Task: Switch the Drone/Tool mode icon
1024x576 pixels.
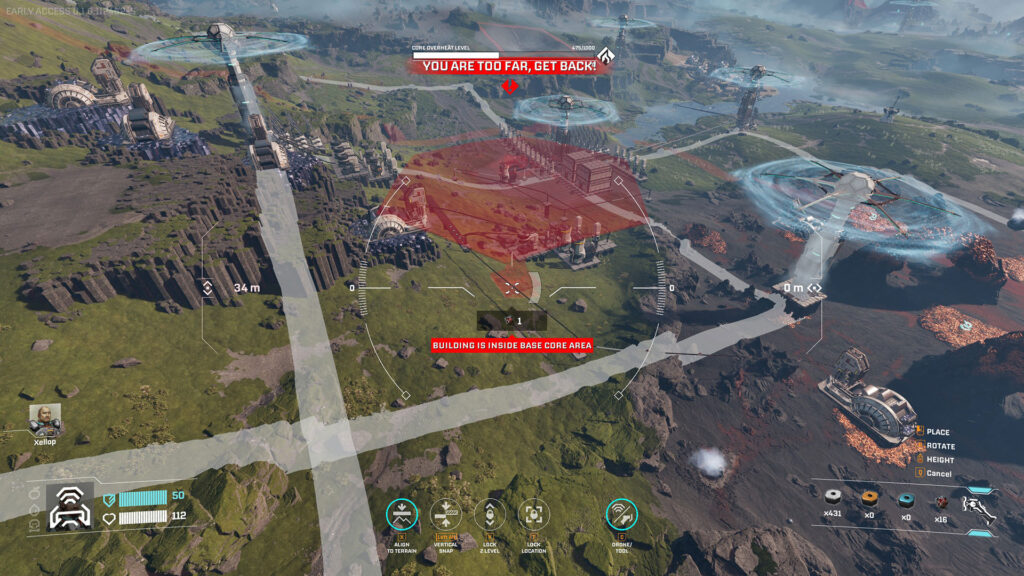Action: [x=621, y=514]
